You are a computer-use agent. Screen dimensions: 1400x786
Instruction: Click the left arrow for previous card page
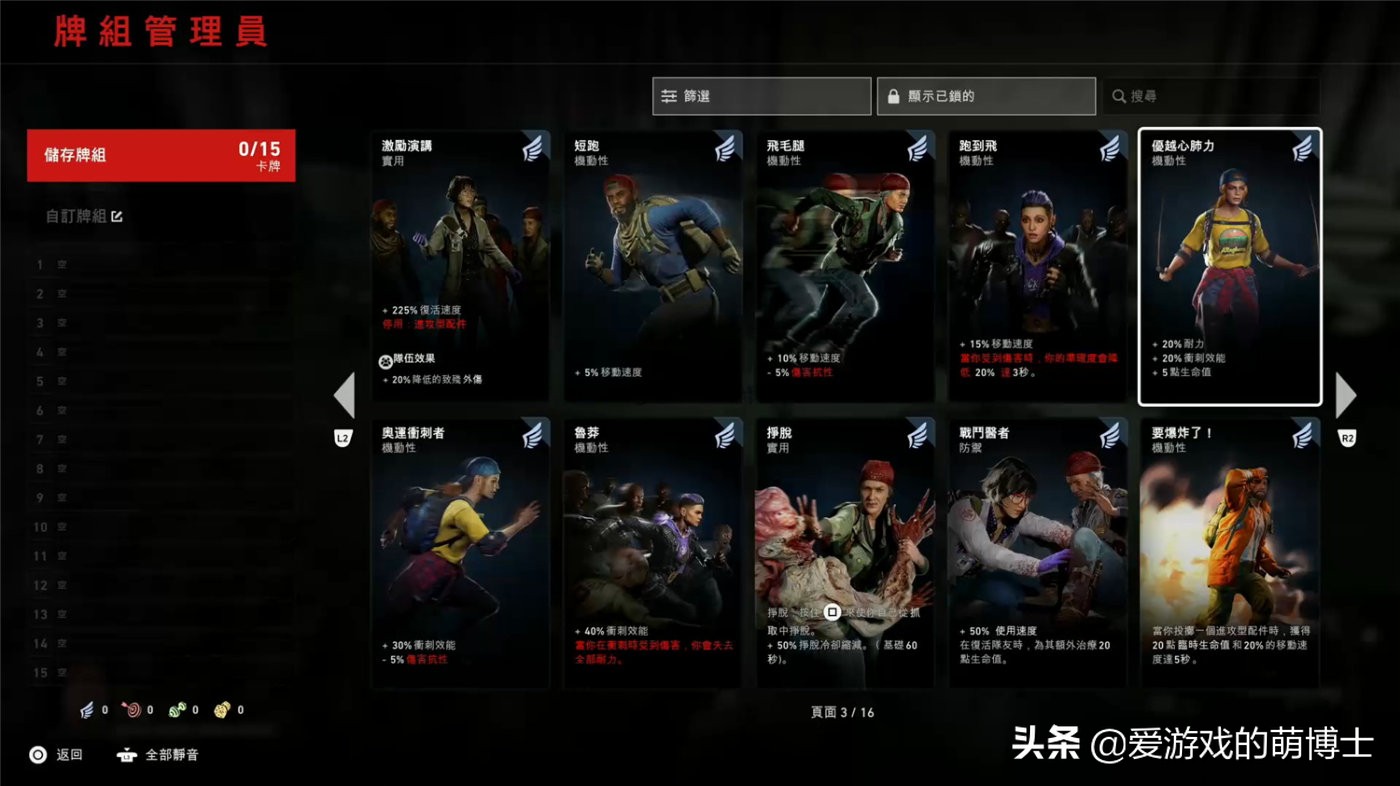tap(344, 396)
